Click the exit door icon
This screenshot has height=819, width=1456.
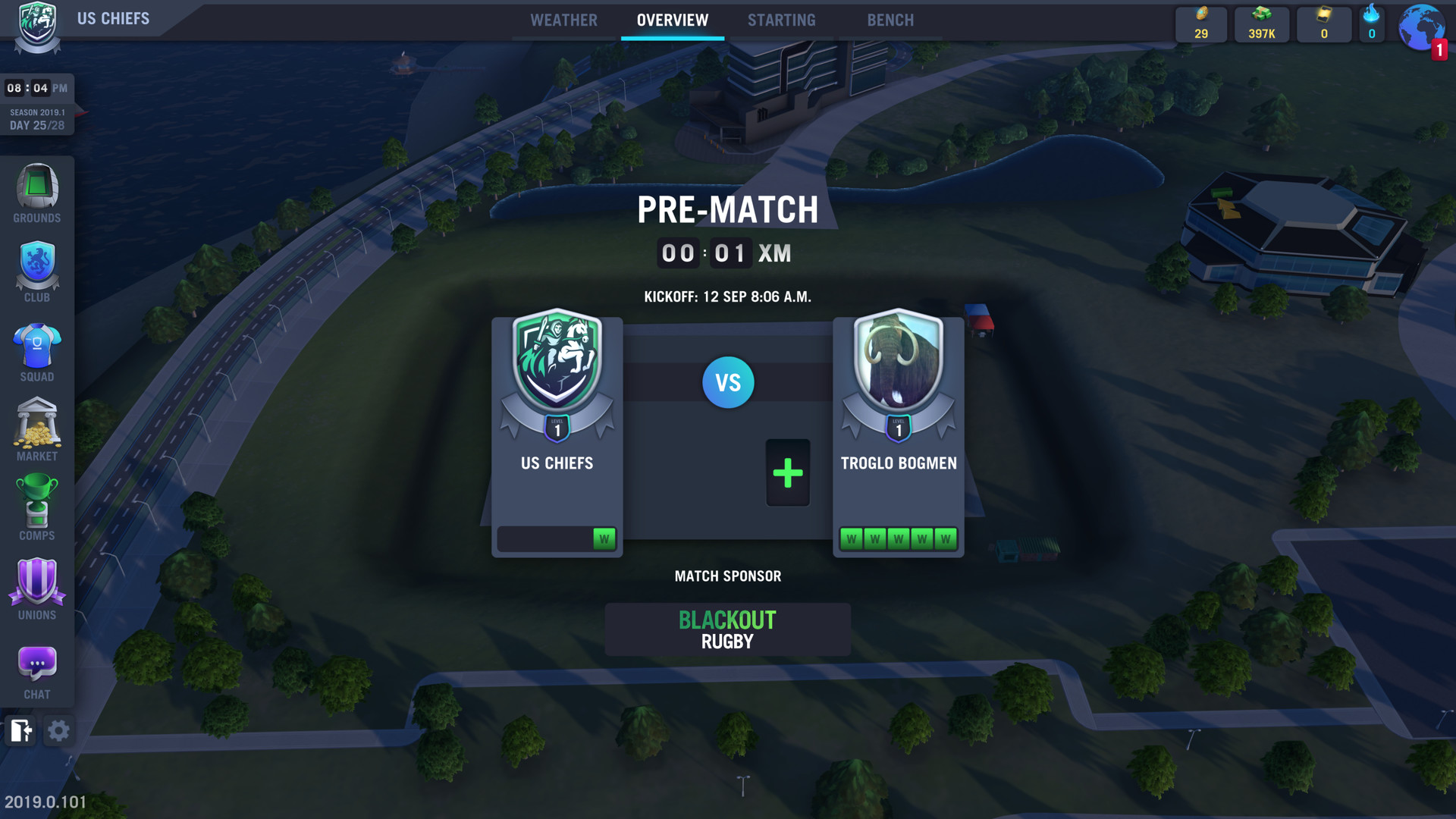click(x=20, y=730)
